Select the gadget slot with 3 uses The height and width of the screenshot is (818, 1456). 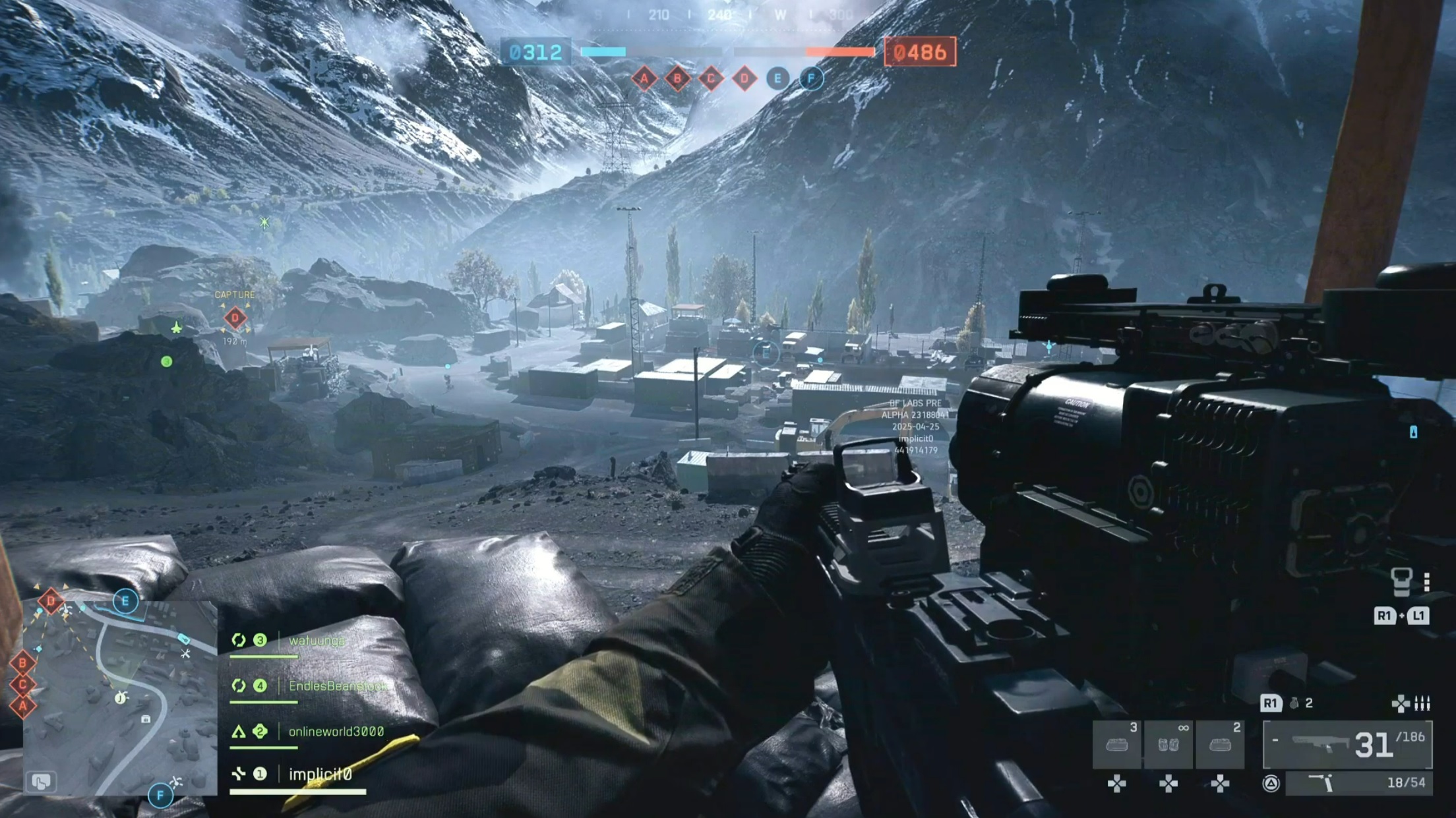tap(1117, 745)
